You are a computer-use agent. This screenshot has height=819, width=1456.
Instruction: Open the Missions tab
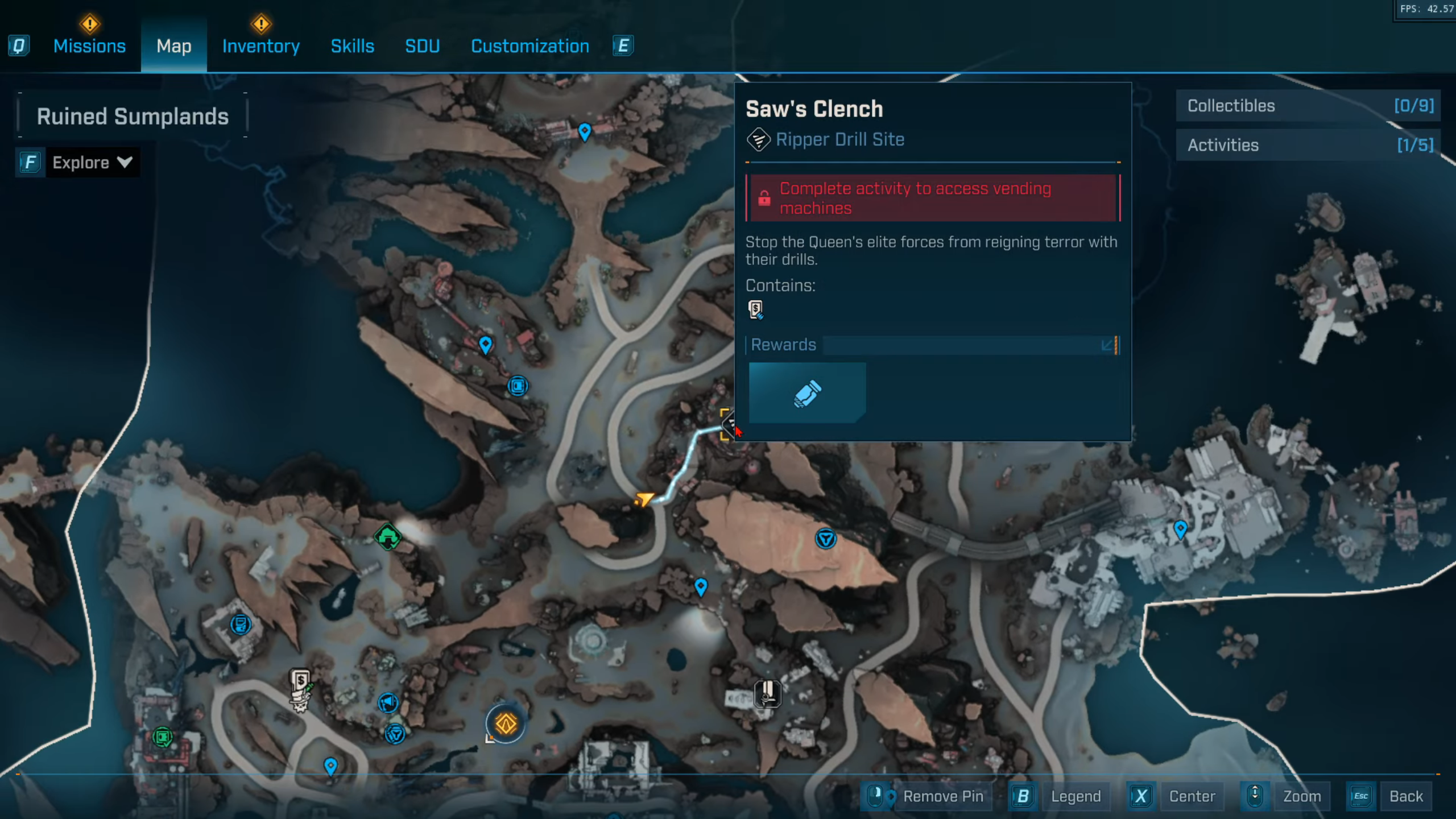coord(89,46)
